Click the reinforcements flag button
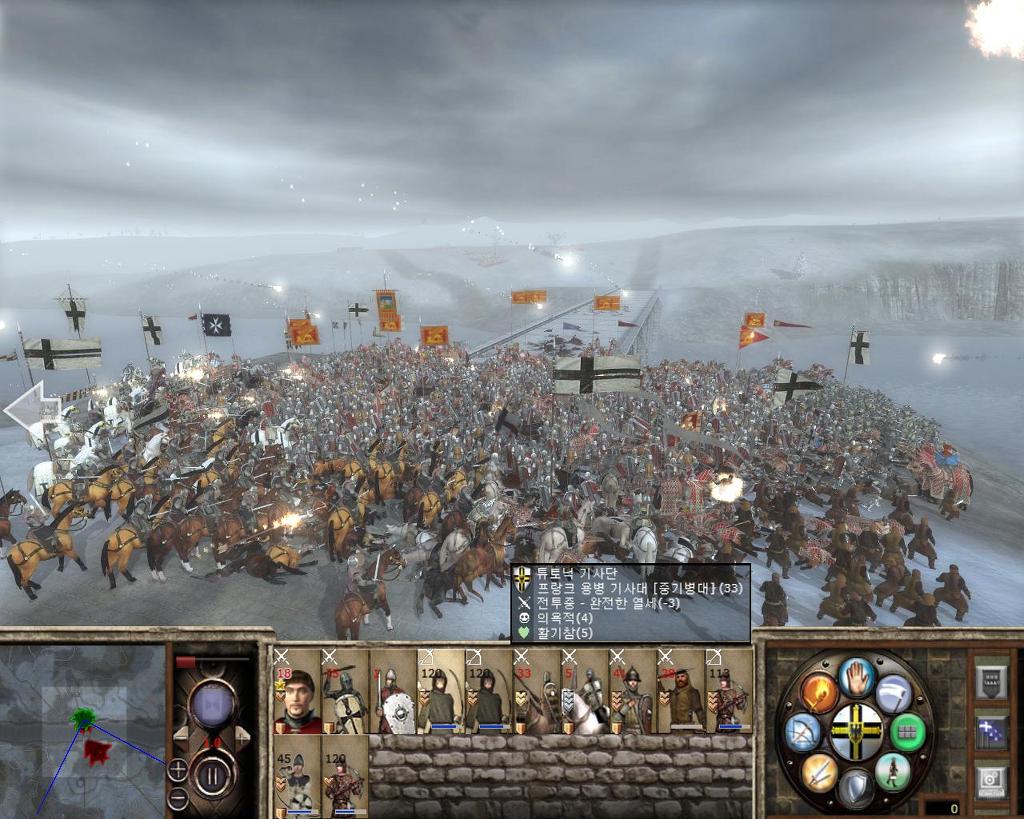The height and width of the screenshot is (819, 1024). click(x=990, y=731)
